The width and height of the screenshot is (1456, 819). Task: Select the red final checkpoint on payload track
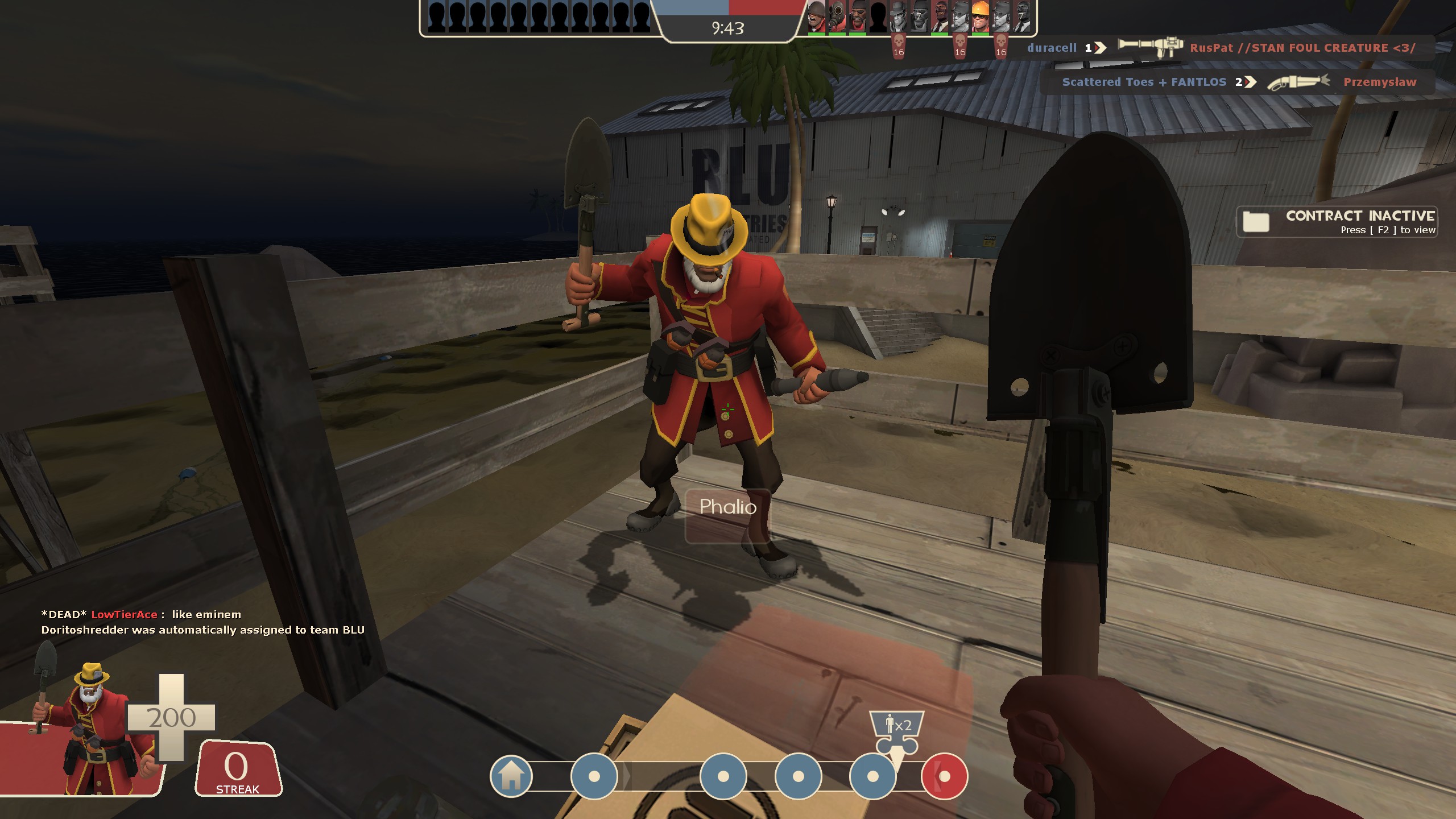(945, 776)
